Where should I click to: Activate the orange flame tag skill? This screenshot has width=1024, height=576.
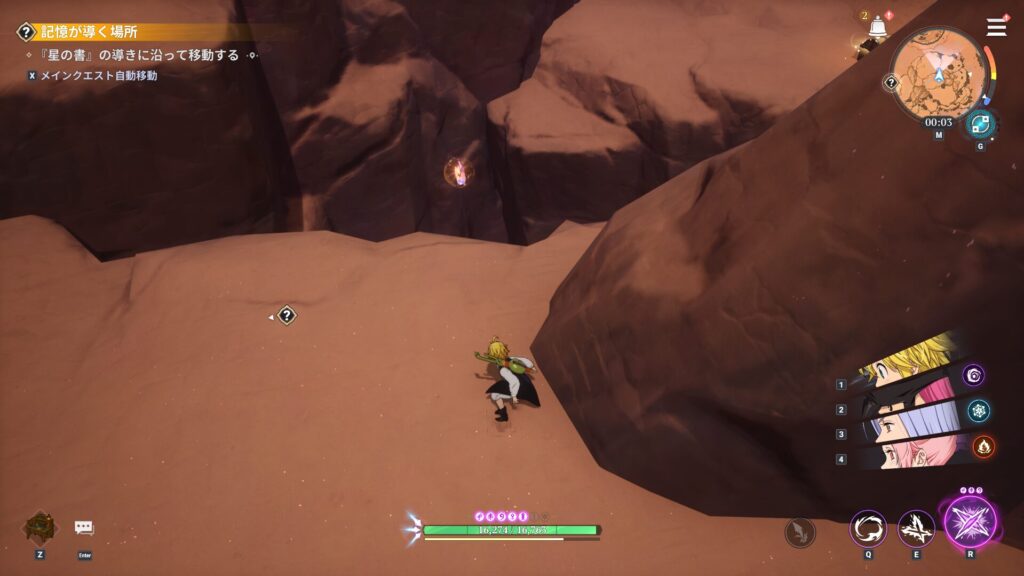click(983, 446)
